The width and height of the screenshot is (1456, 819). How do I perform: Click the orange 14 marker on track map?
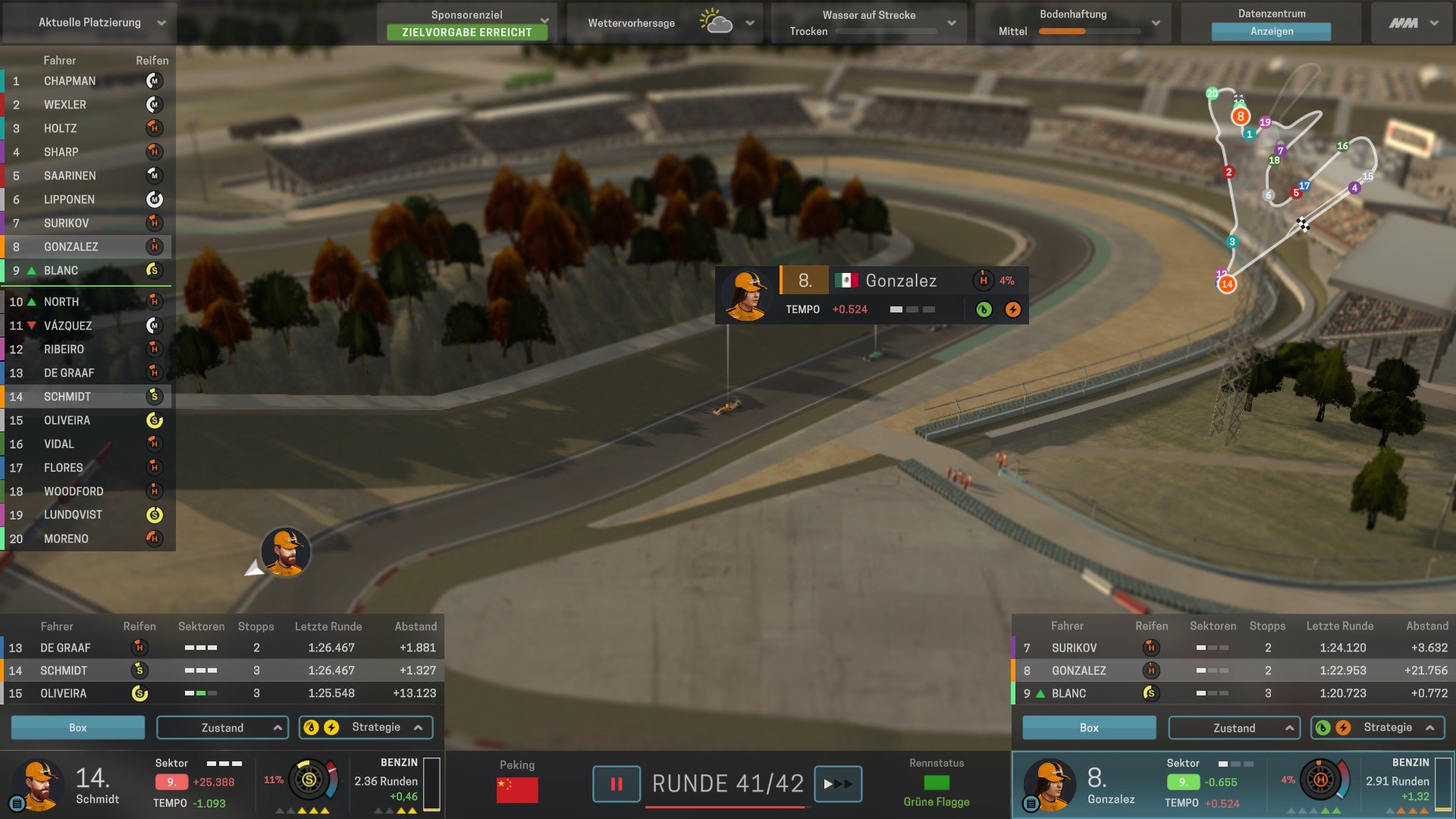coord(1227,284)
